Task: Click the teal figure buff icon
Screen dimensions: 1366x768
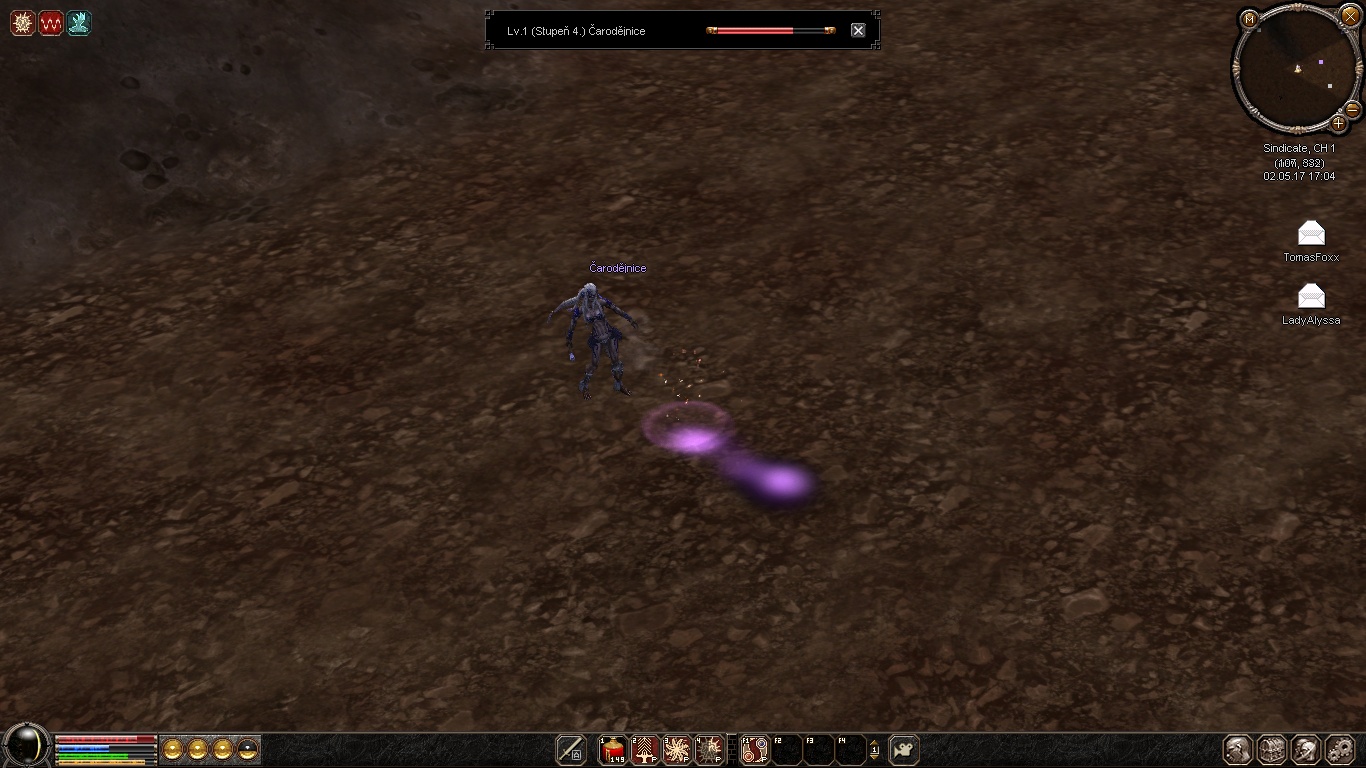Action: tap(79, 23)
